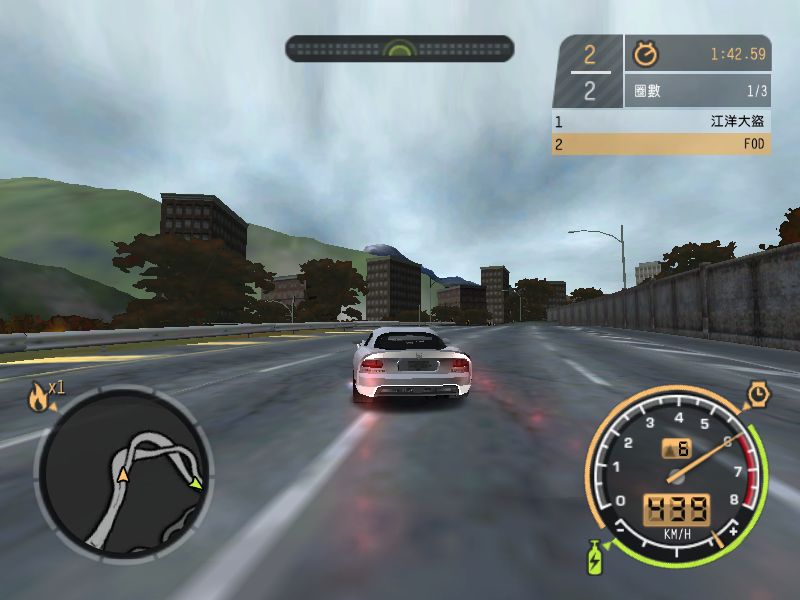Viewport: 800px width, 600px height.
Task: Click the circular track minimap
Action: pyautogui.click(x=122, y=473)
